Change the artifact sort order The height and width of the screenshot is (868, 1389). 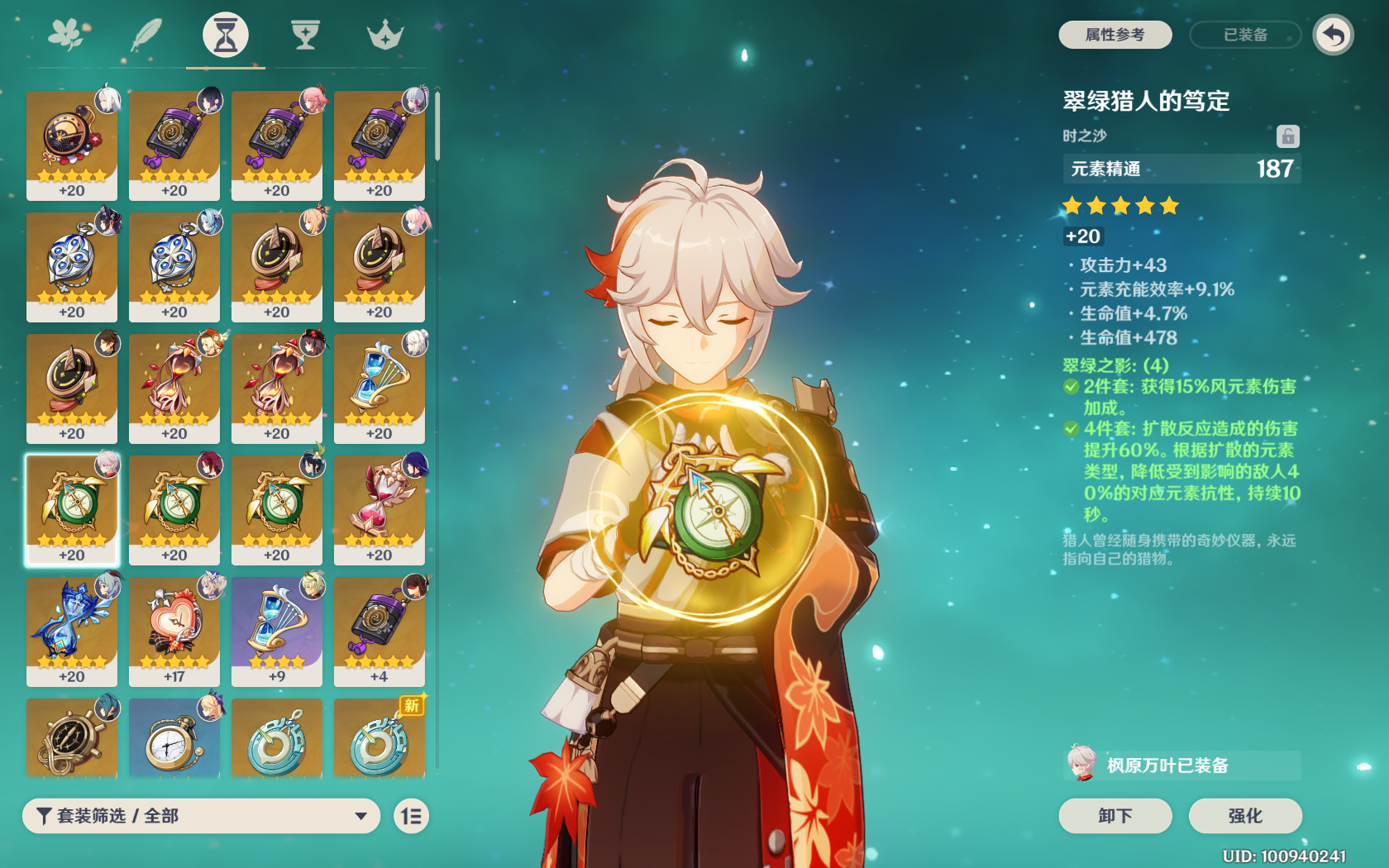[x=411, y=816]
